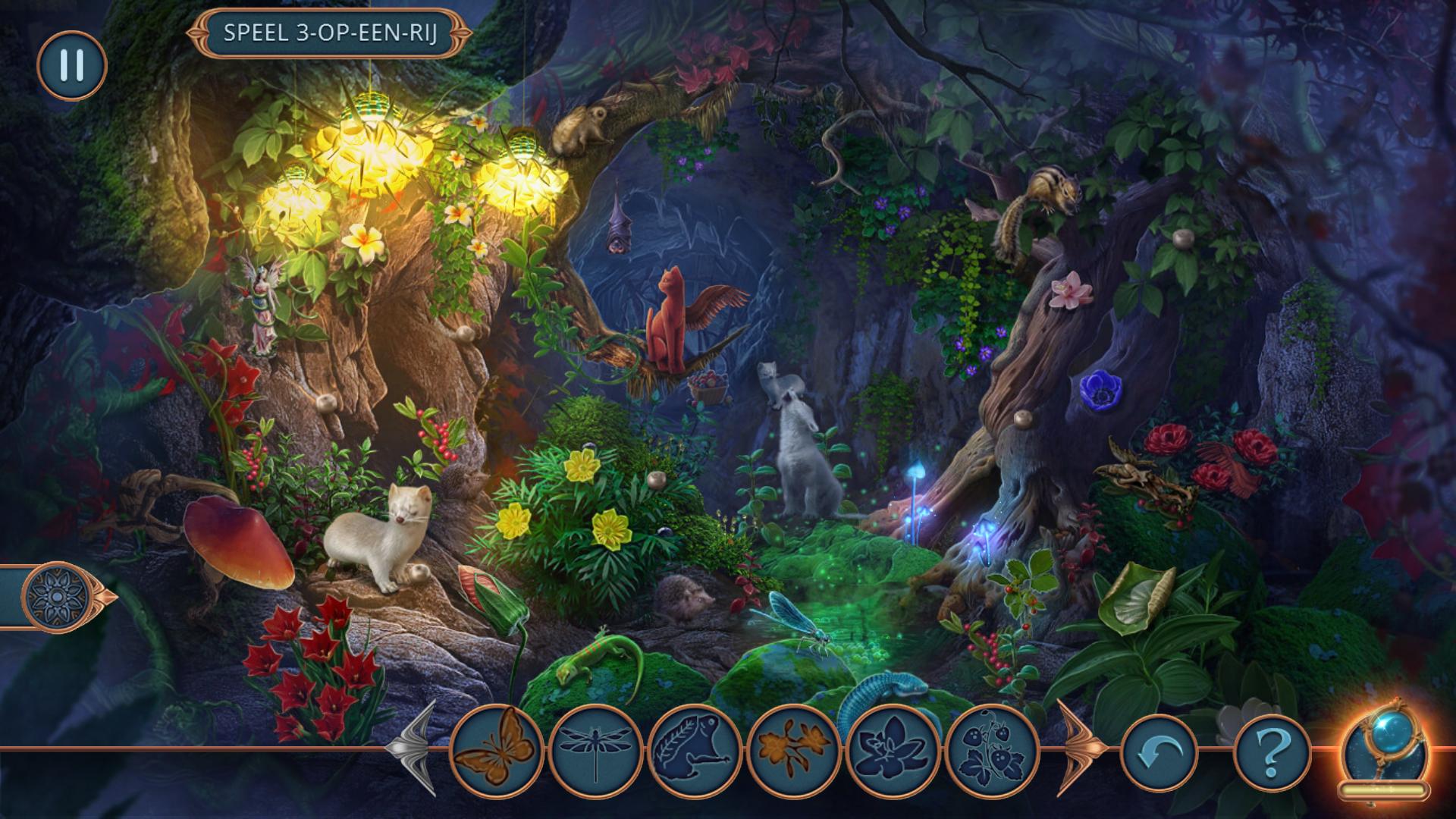Select the butterfly silhouette slot
Viewport: 1456px width, 819px height.
[x=496, y=750]
